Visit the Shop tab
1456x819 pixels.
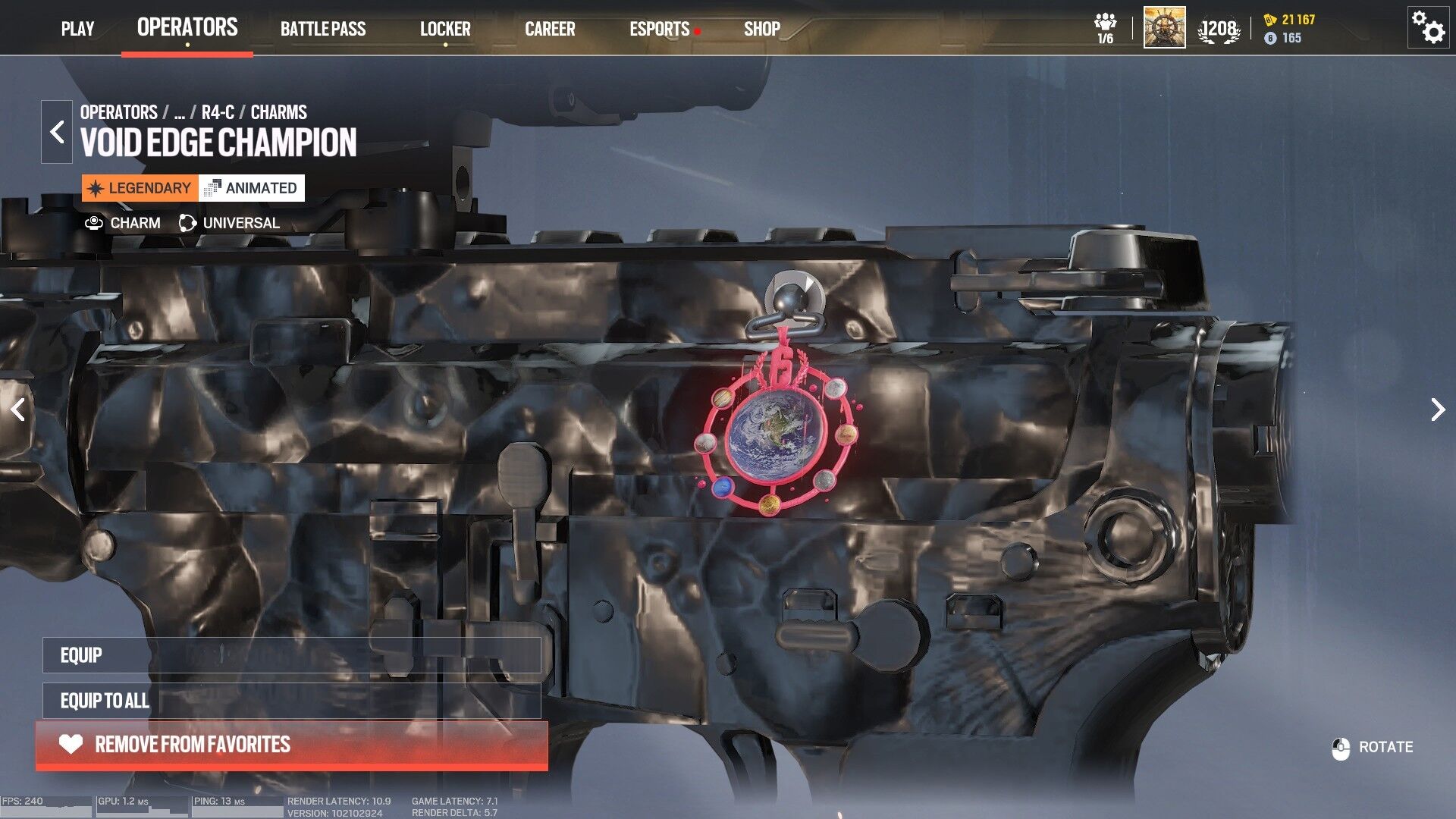click(761, 29)
